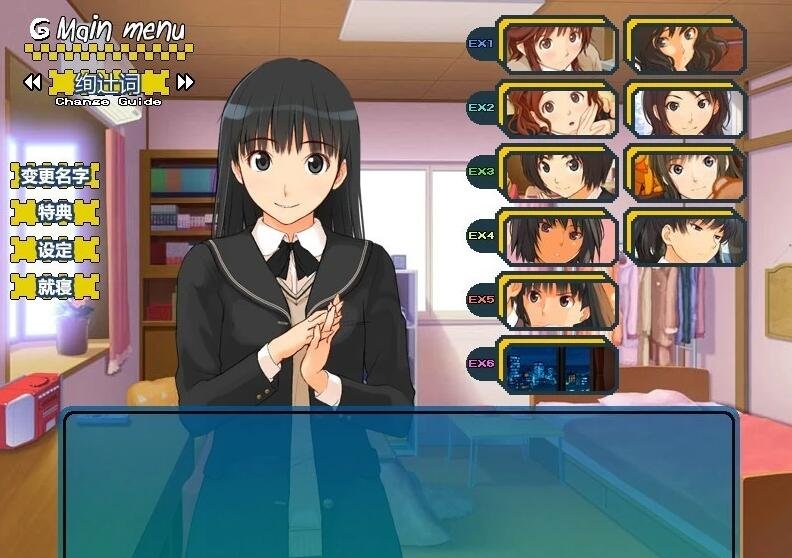The width and height of the screenshot is (792, 558).
Task: Click the left double-arrow to change guide
Action: click(x=32, y=81)
